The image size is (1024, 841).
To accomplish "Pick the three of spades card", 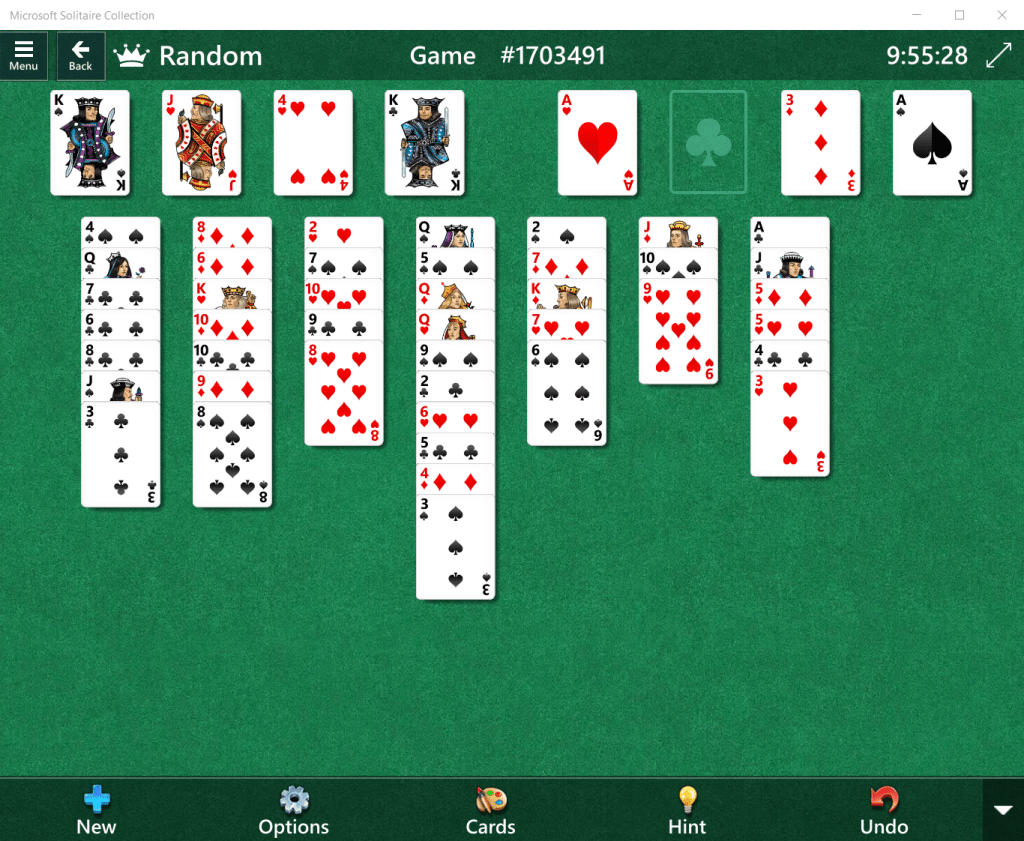I will click(455, 547).
